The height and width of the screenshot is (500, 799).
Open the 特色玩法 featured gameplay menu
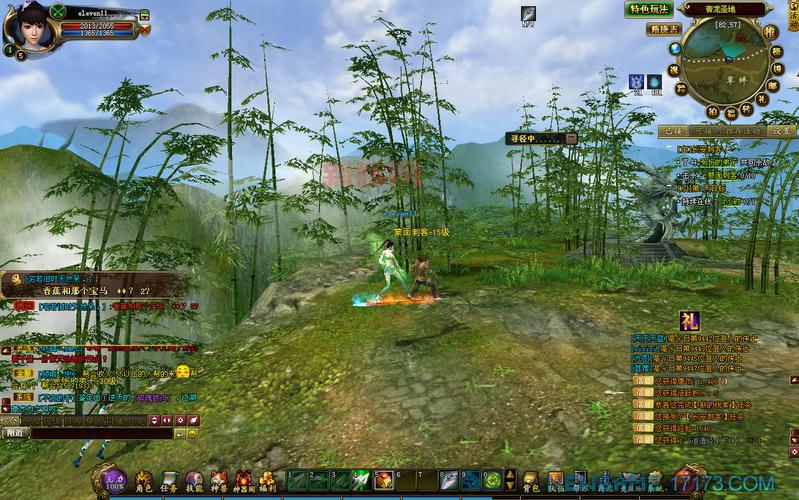click(x=650, y=10)
